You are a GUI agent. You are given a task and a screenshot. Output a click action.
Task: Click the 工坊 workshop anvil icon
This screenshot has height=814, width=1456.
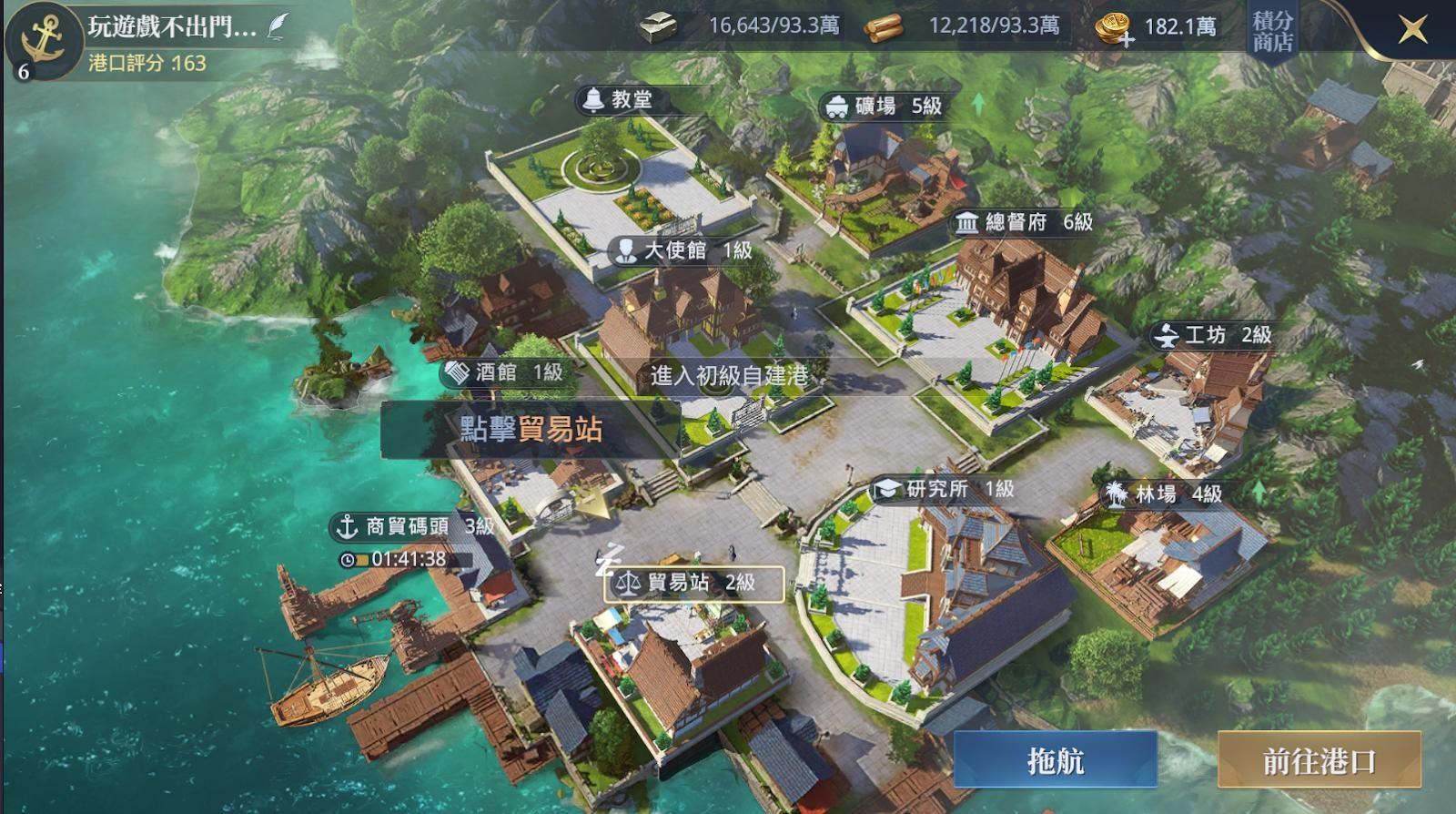click(x=1168, y=336)
